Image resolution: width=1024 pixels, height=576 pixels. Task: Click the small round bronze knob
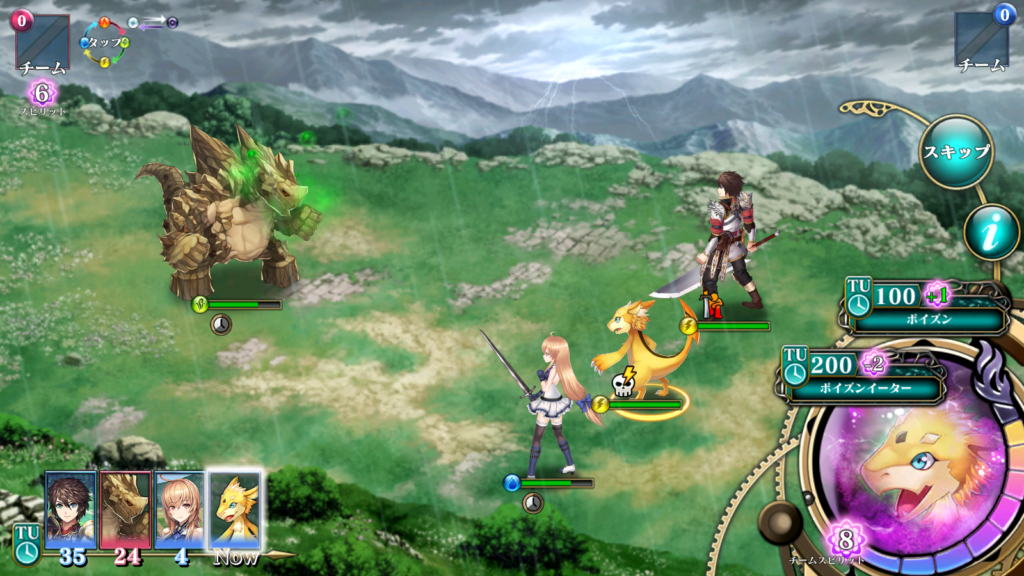point(779,523)
